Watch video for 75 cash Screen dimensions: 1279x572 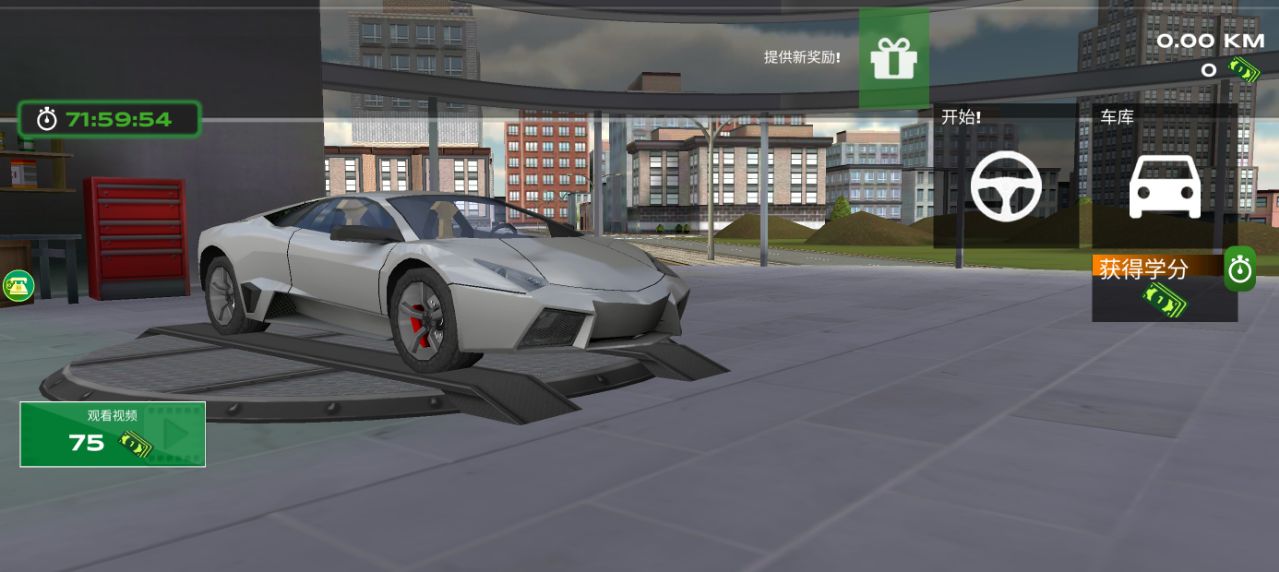point(112,434)
